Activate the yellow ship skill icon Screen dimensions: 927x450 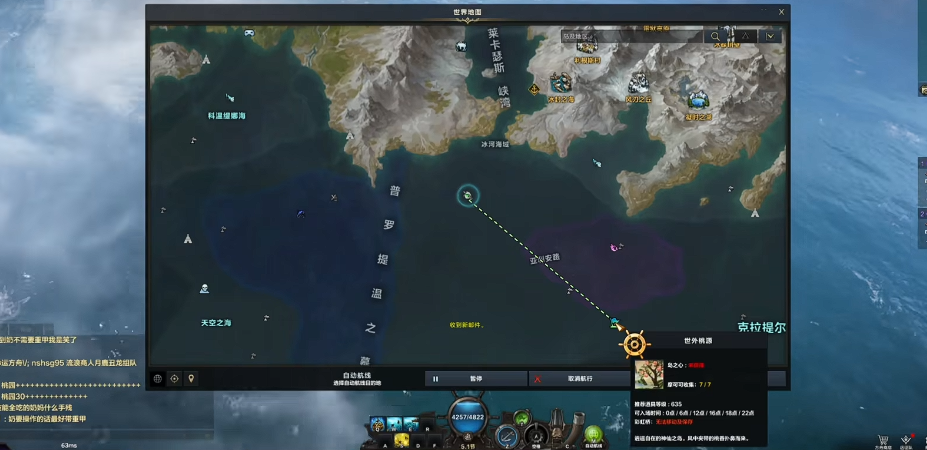point(400,438)
